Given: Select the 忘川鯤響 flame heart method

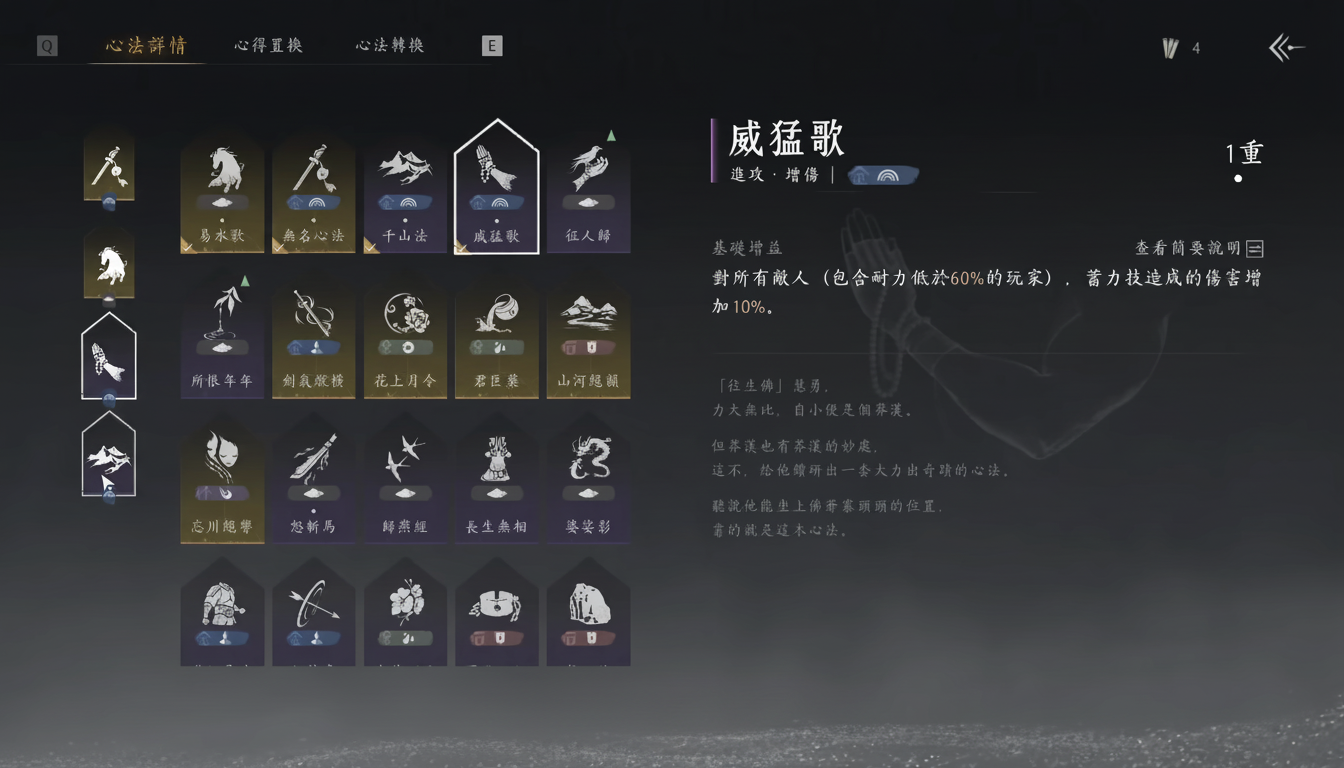Looking at the screenshot, I should coord(222,480).
